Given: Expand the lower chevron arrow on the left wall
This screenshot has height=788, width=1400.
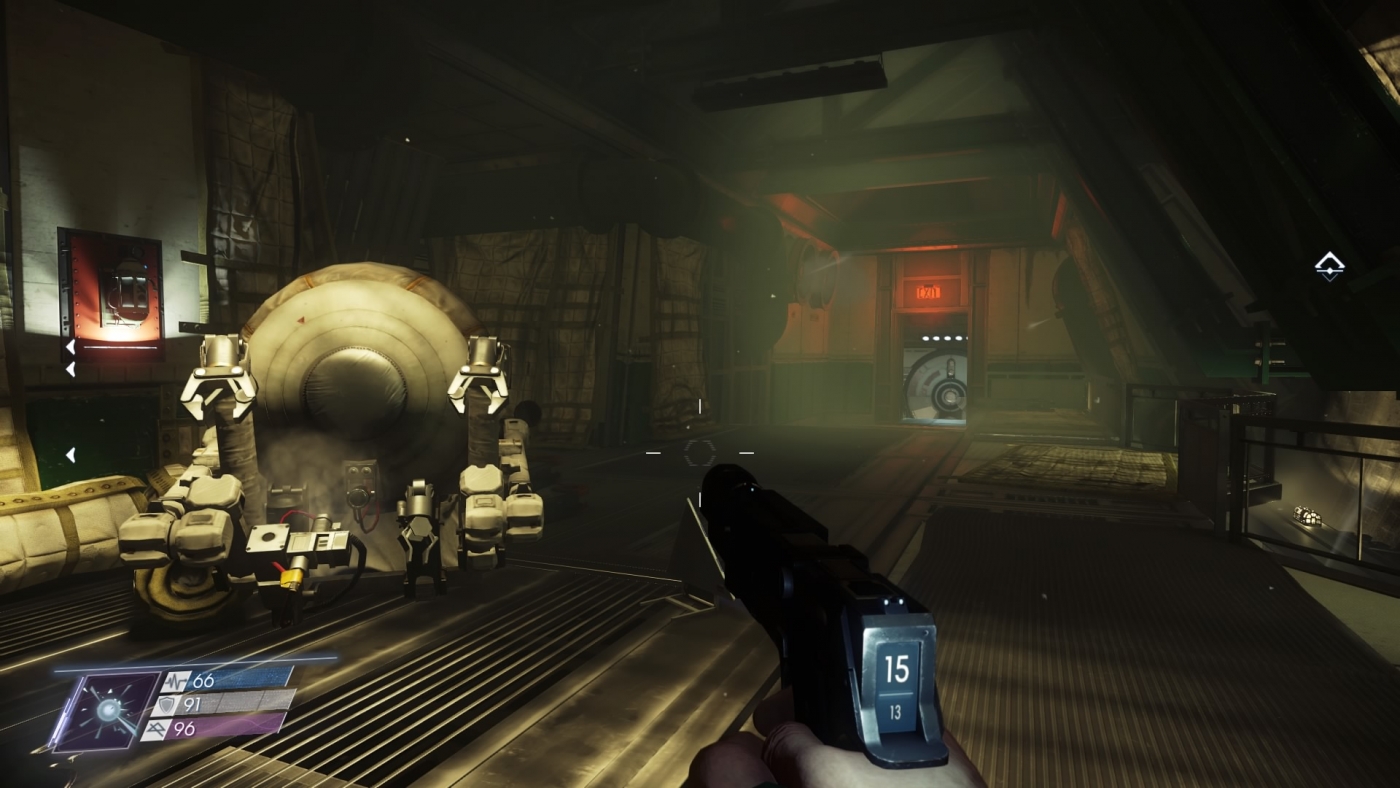Looking at the screenshot, I should click(x=71, y=369).
